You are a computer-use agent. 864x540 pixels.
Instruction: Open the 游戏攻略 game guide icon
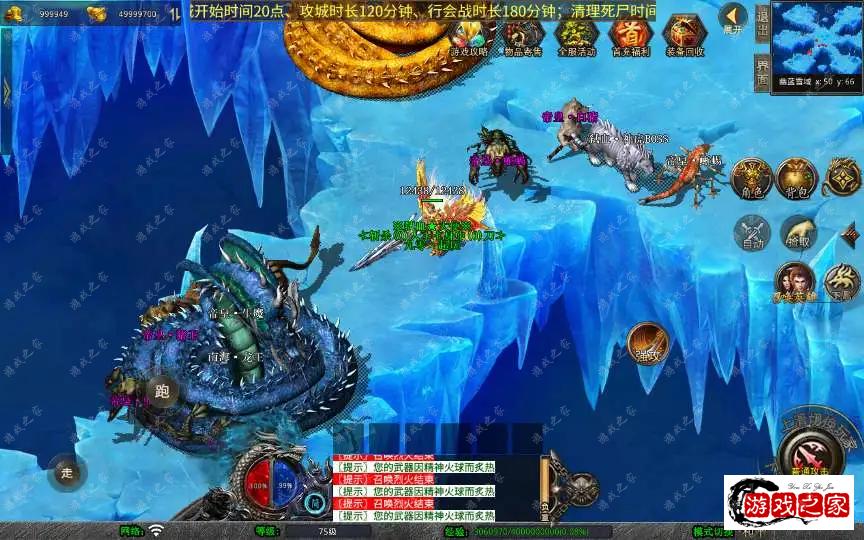pos(469,35)
